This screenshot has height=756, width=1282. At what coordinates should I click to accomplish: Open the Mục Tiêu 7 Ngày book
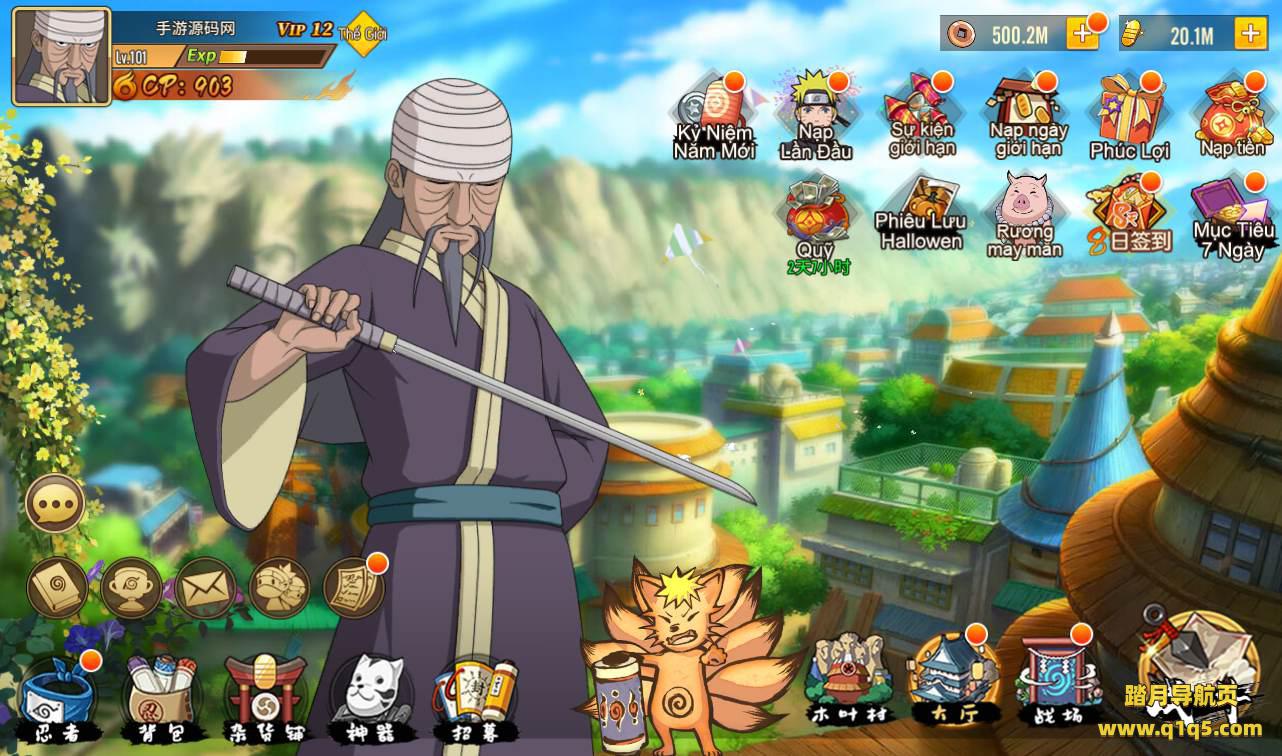(1233, 215)
